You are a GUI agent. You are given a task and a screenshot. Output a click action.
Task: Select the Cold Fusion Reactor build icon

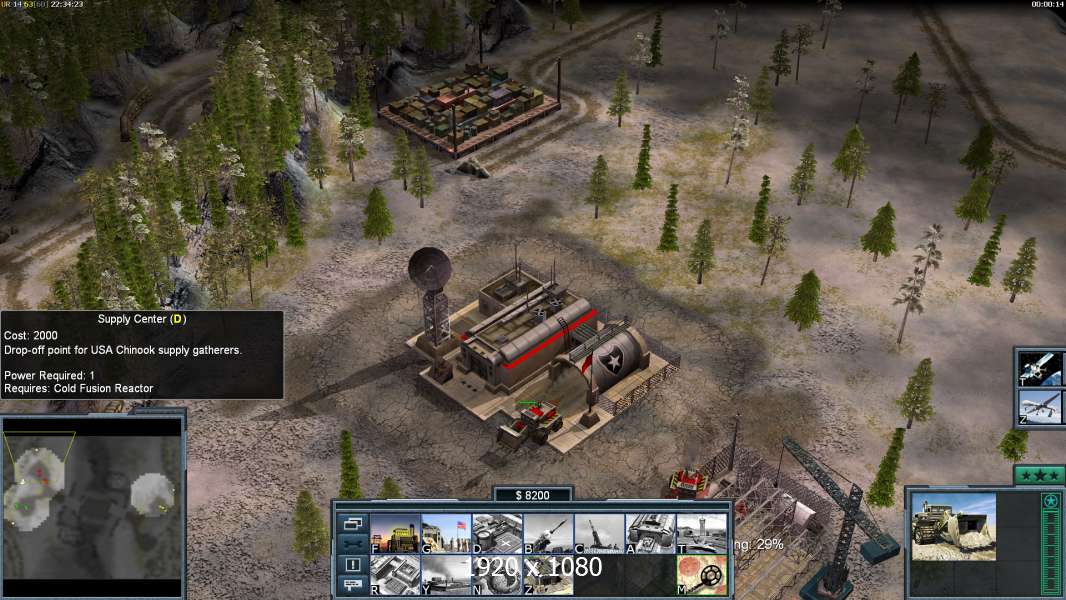(x=394, y=533)
